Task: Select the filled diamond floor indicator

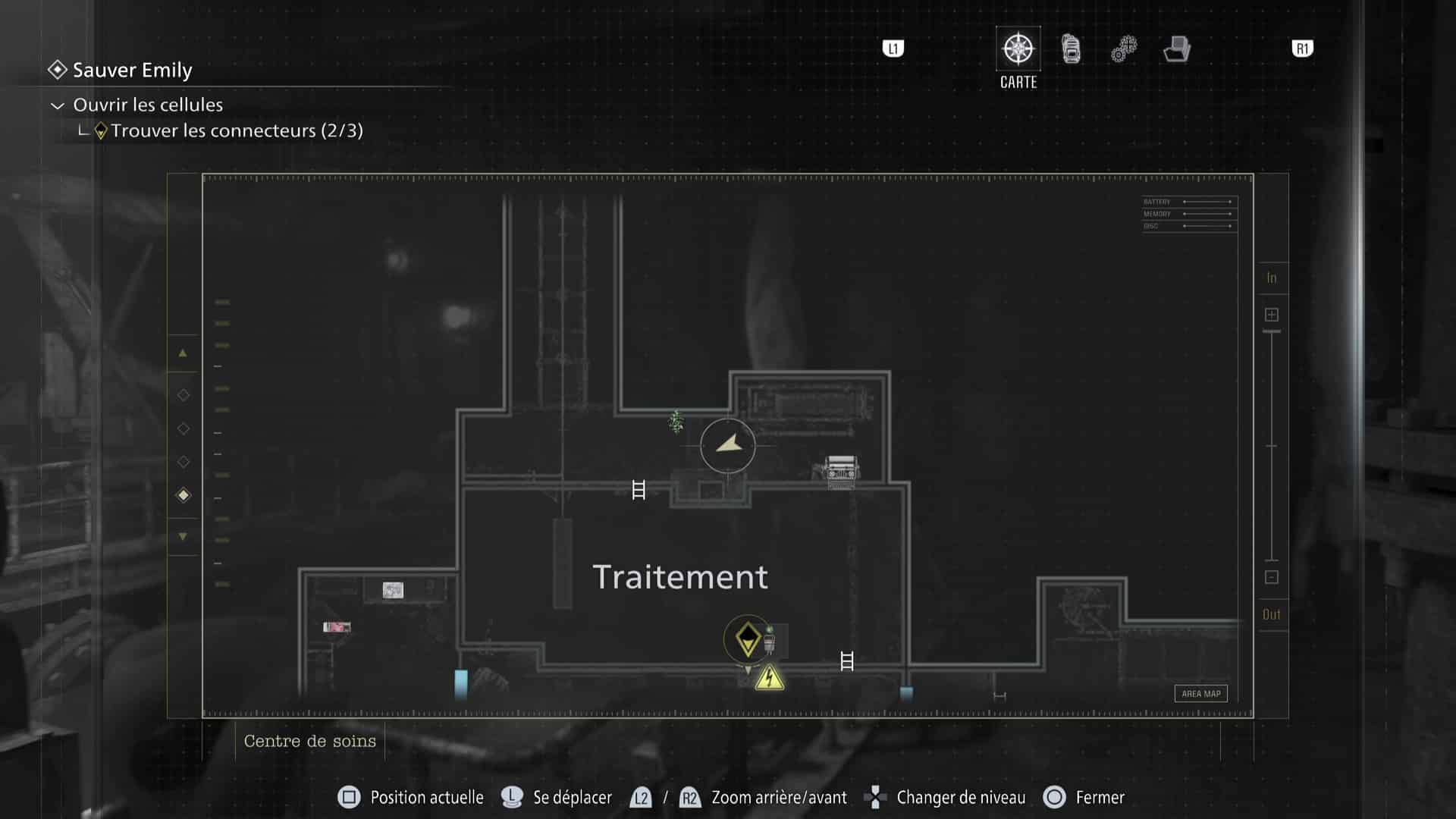Action: pyautogui.click(x=183, y=495)
